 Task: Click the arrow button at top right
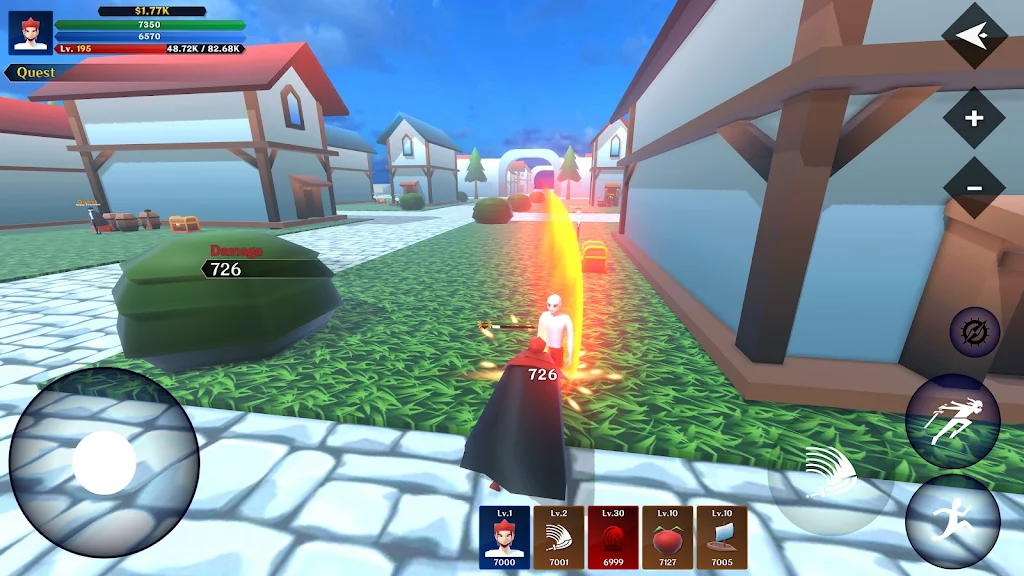coord(973,36)
